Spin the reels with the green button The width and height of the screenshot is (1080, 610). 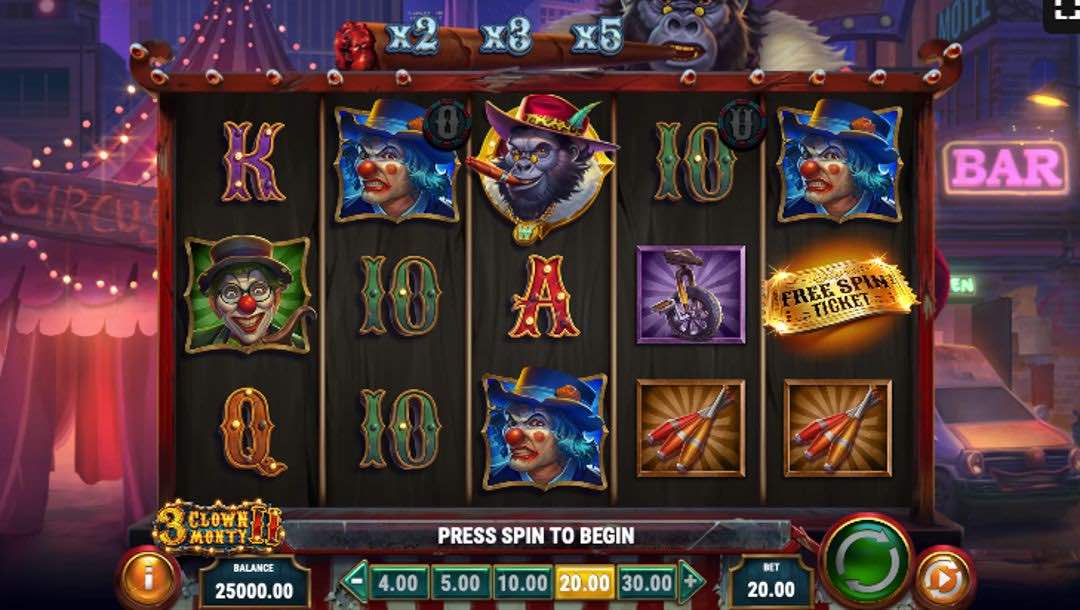click(x=865, y=560)
